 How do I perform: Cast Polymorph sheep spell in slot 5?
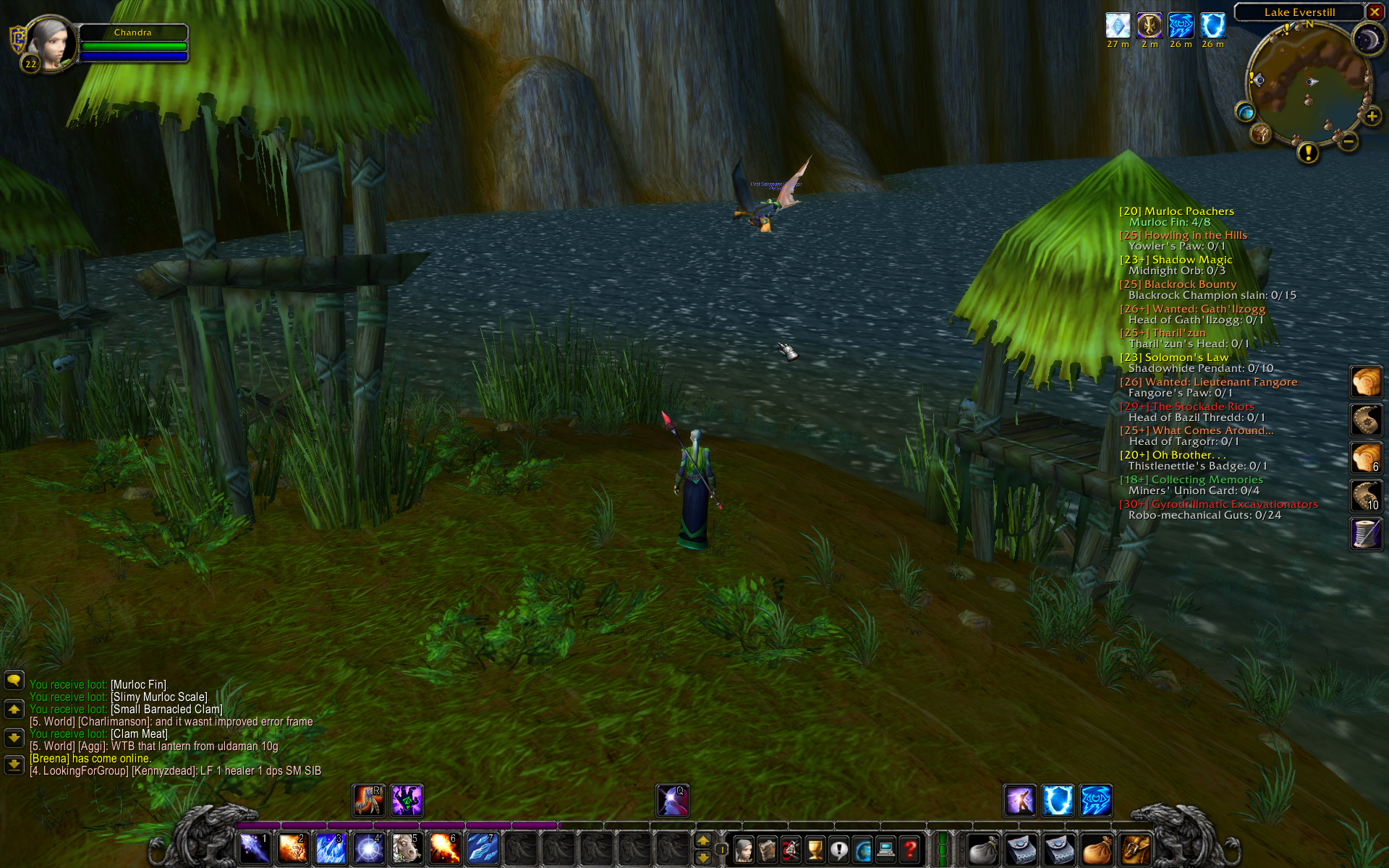click(x=406, y=848)
